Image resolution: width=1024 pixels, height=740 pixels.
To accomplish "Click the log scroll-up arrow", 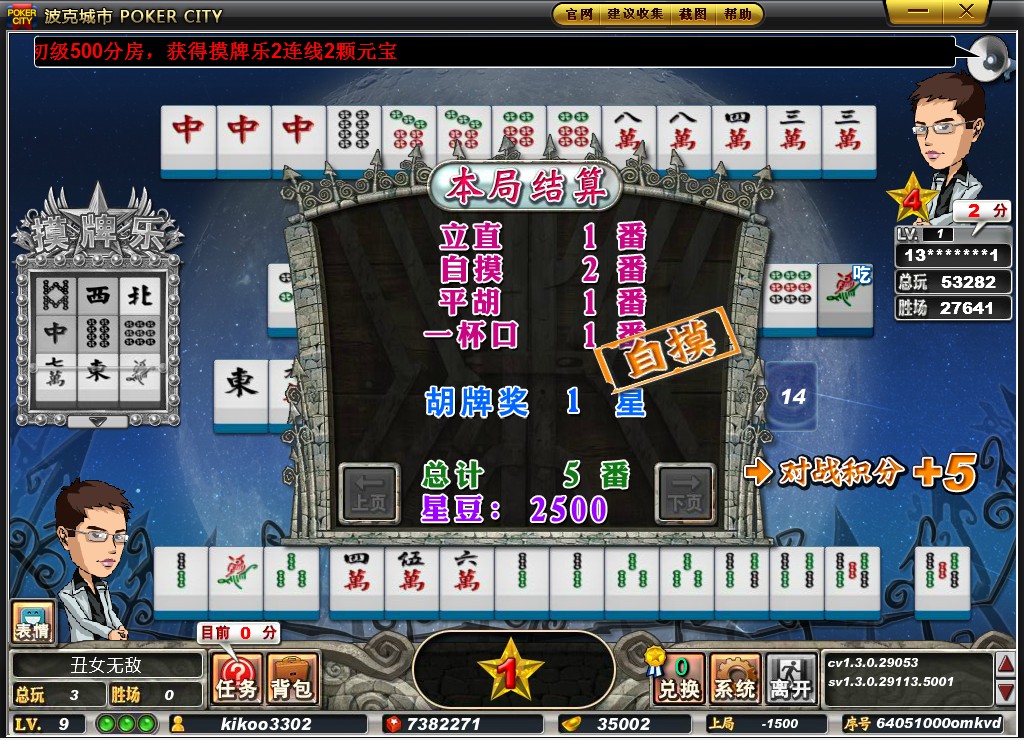I will click(x=1007, y=662).
